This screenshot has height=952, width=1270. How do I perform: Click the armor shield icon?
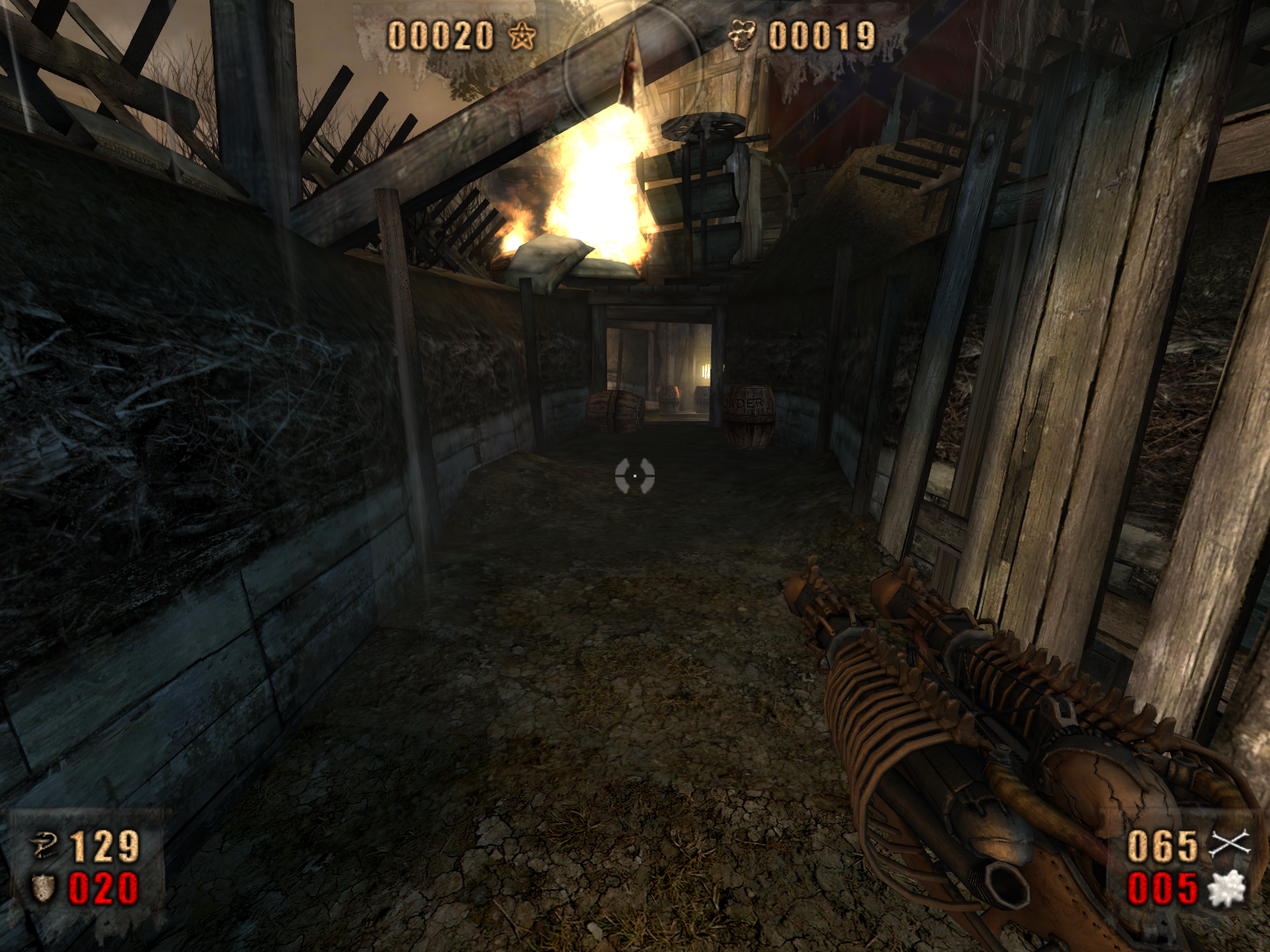click(43, 889)
